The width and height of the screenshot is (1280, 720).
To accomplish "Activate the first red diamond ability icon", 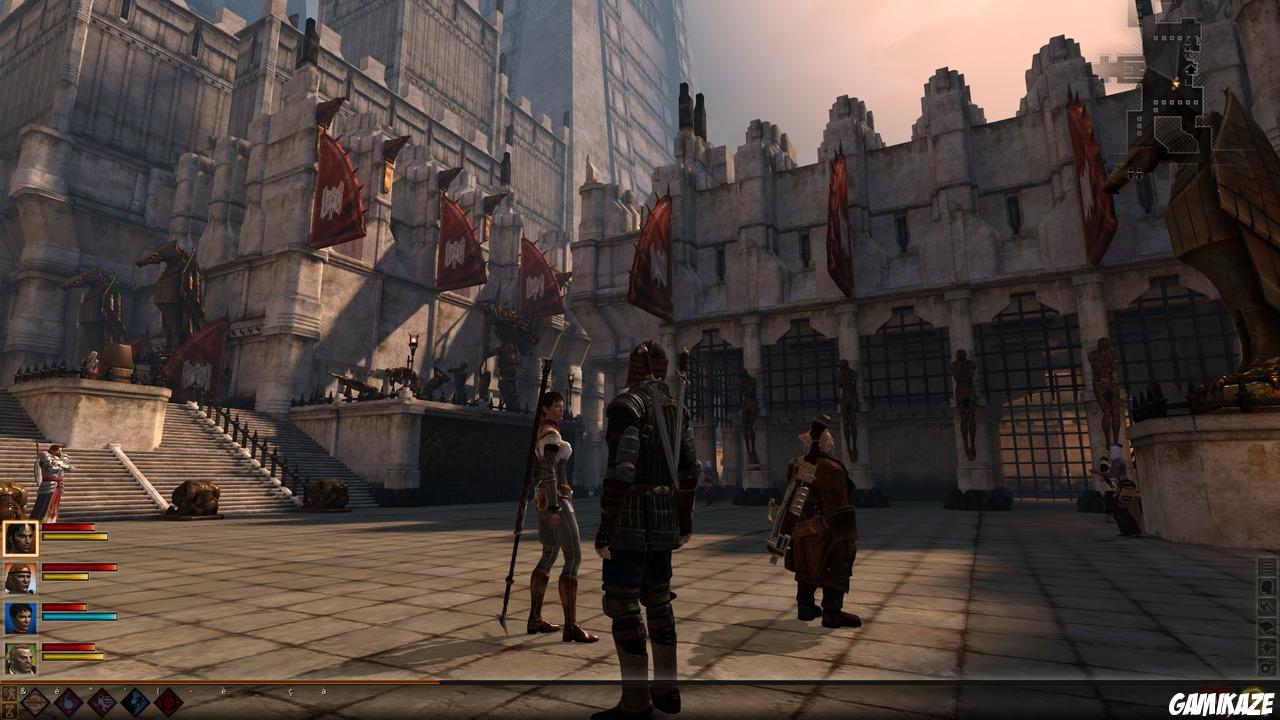I will [34, 701].
